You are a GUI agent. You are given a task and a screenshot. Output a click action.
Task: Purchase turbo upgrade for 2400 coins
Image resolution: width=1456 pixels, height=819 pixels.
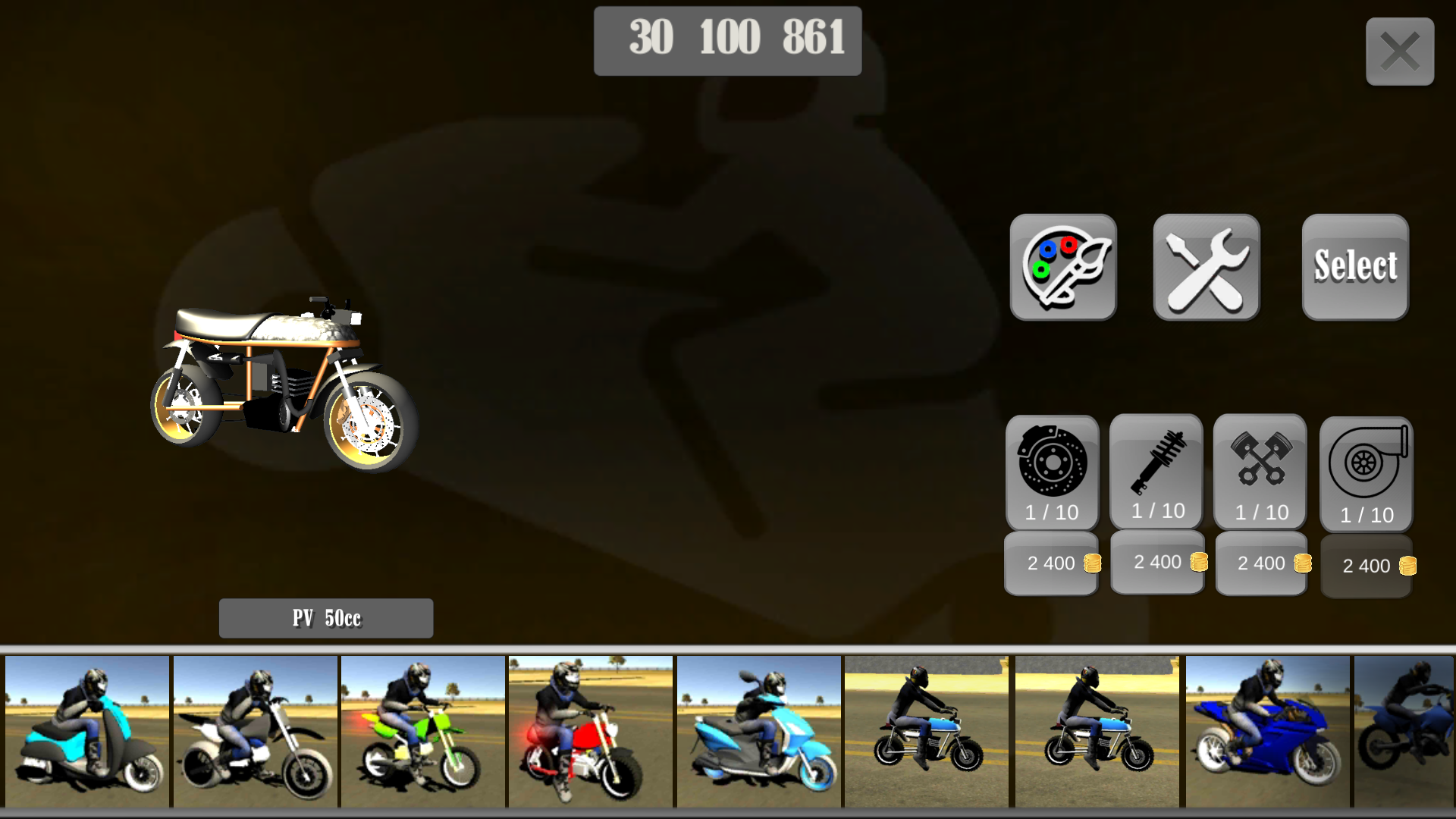(x=1366, y=566)
